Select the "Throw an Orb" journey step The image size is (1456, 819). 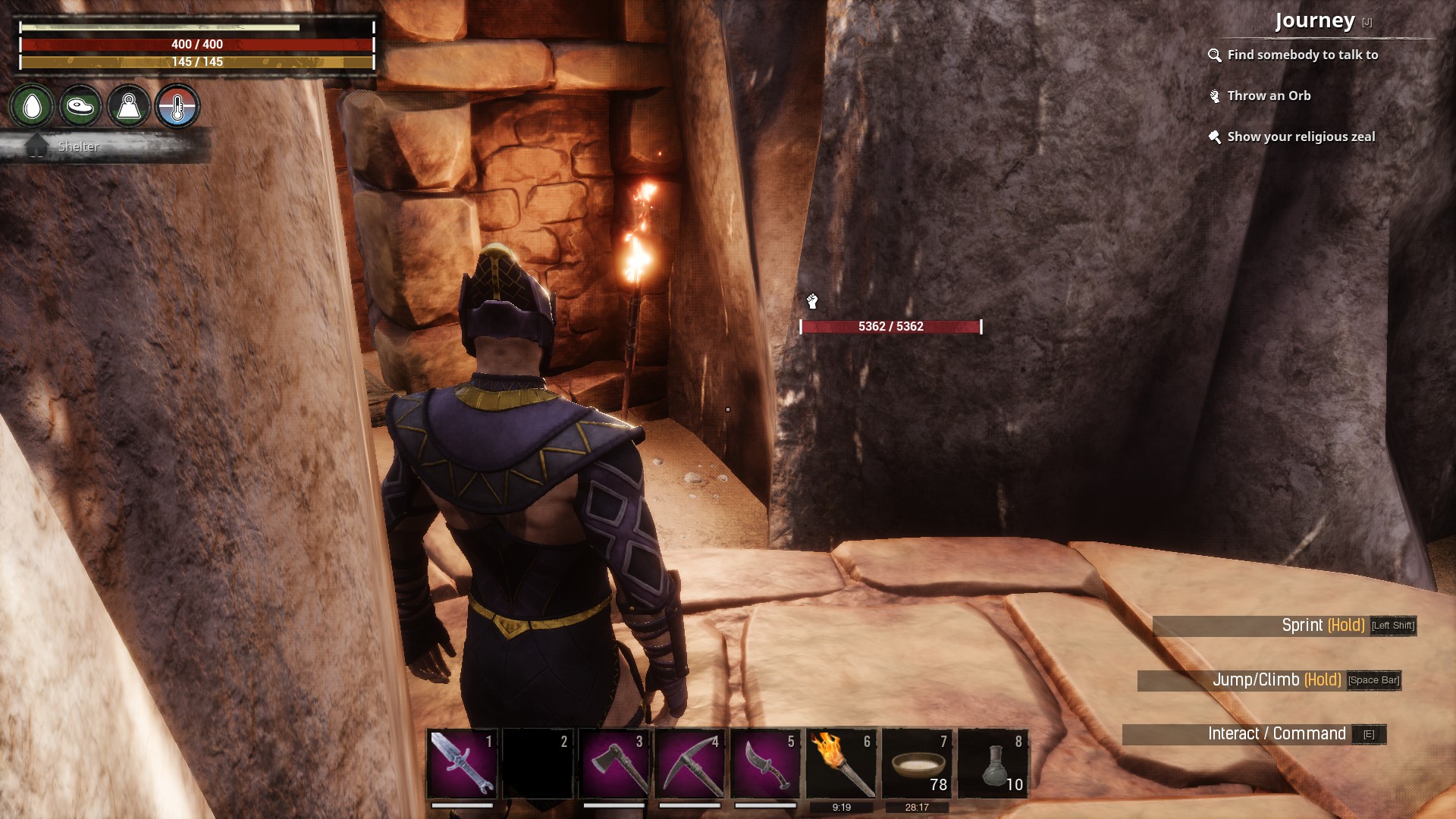pyautogui.click(x=1269, y=96)
